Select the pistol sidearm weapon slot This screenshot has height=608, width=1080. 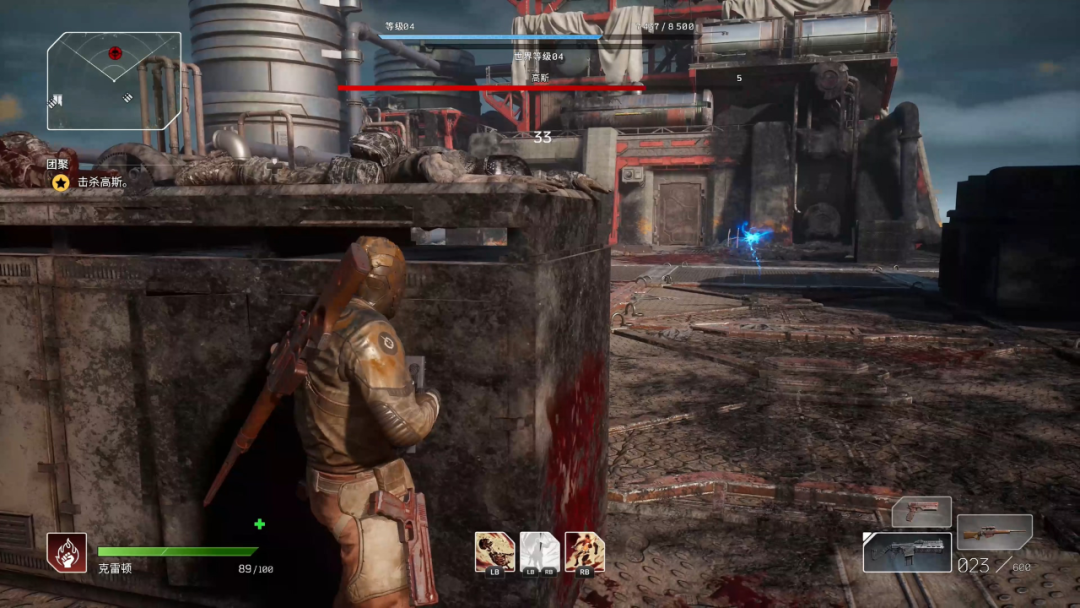(921, 512)
